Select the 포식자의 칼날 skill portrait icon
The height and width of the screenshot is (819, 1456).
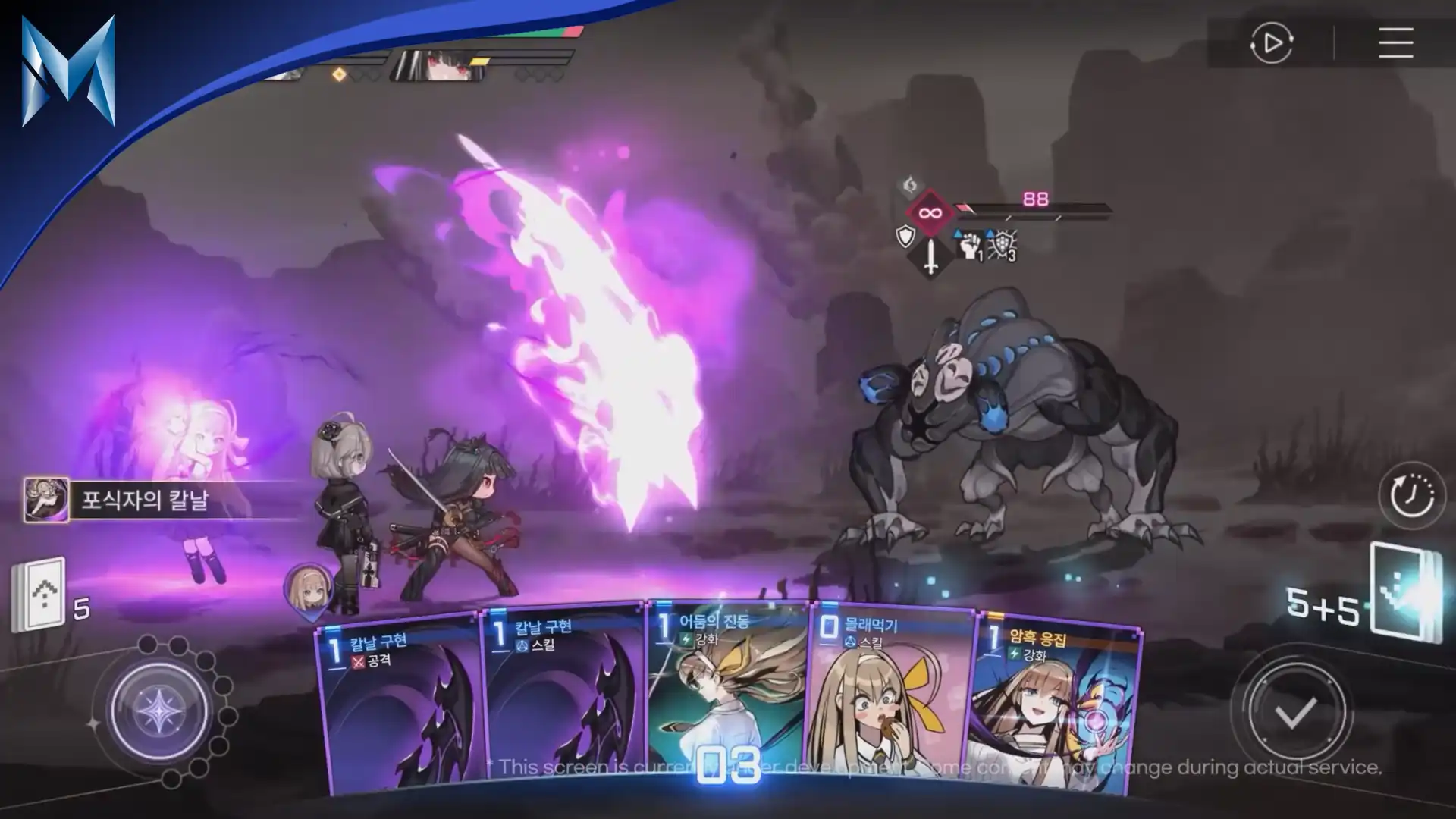click(45, 500)
